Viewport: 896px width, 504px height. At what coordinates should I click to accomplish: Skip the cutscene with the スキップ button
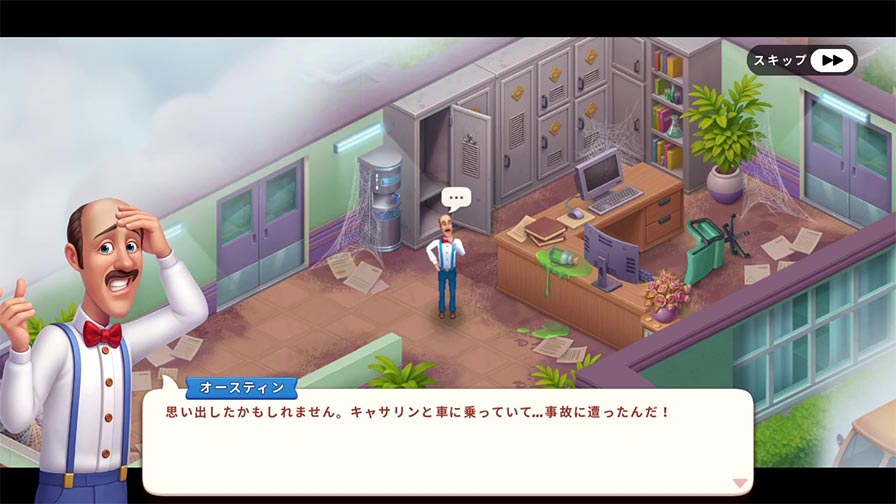click(801, 60)
